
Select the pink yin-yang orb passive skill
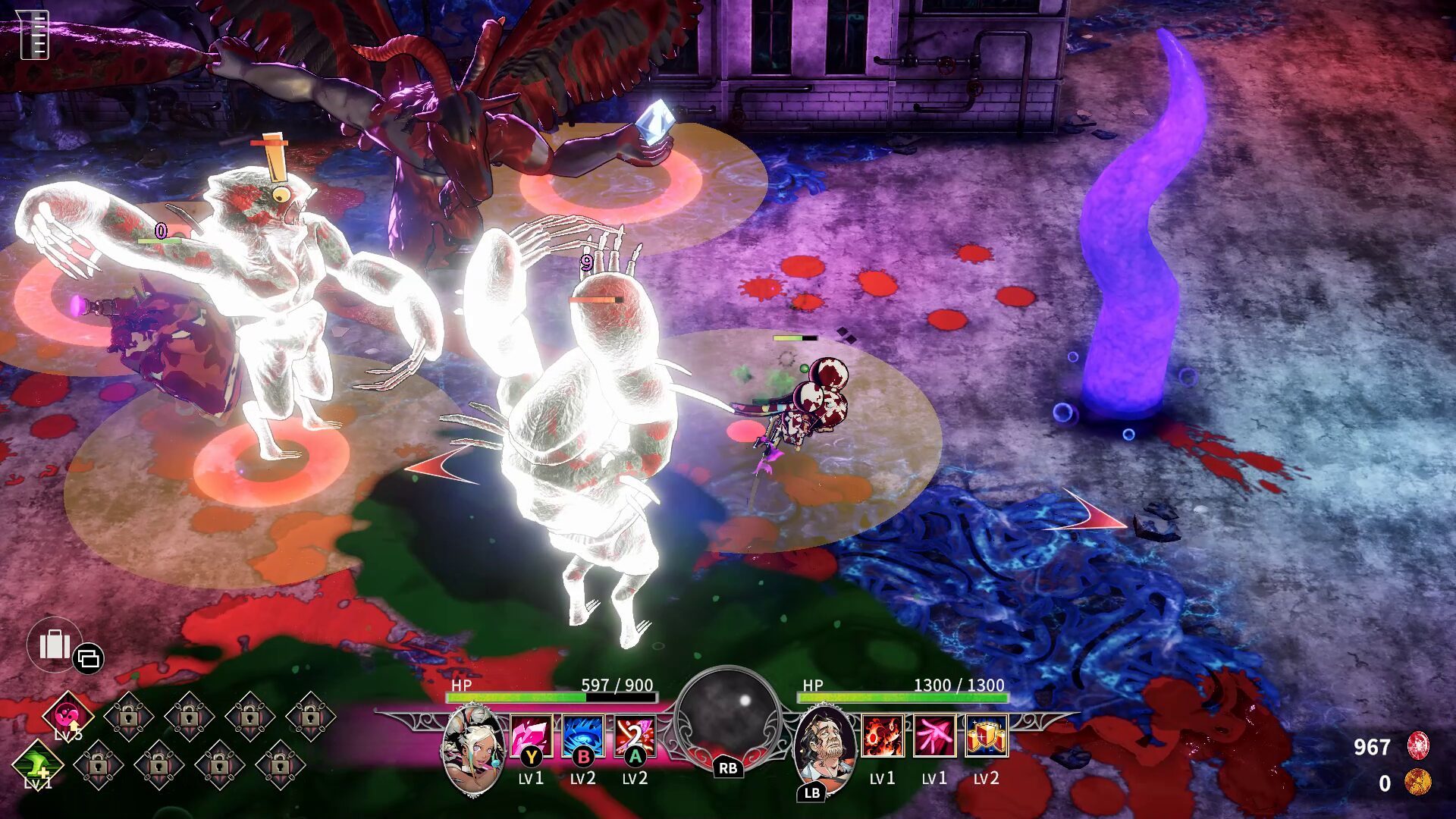[68, 715]
